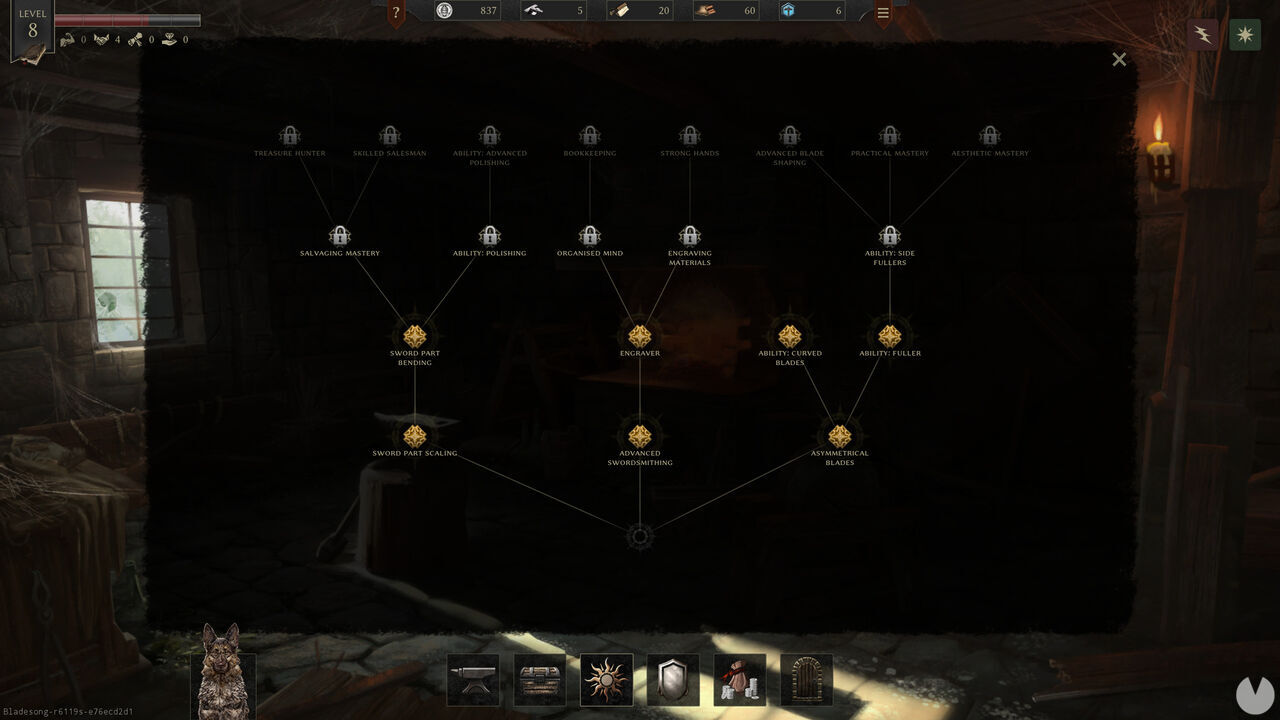Screen dimensions: 1280x720
Task: Select the shield icon in bottom toolbar
Action: pos(673,680)
